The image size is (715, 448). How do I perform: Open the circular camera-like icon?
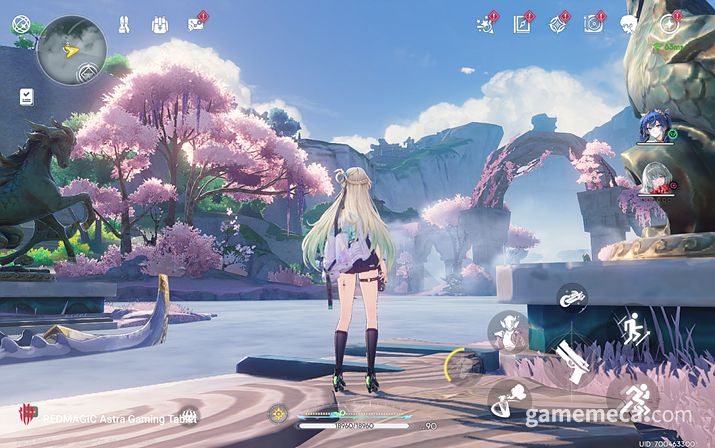click(593, 24)
